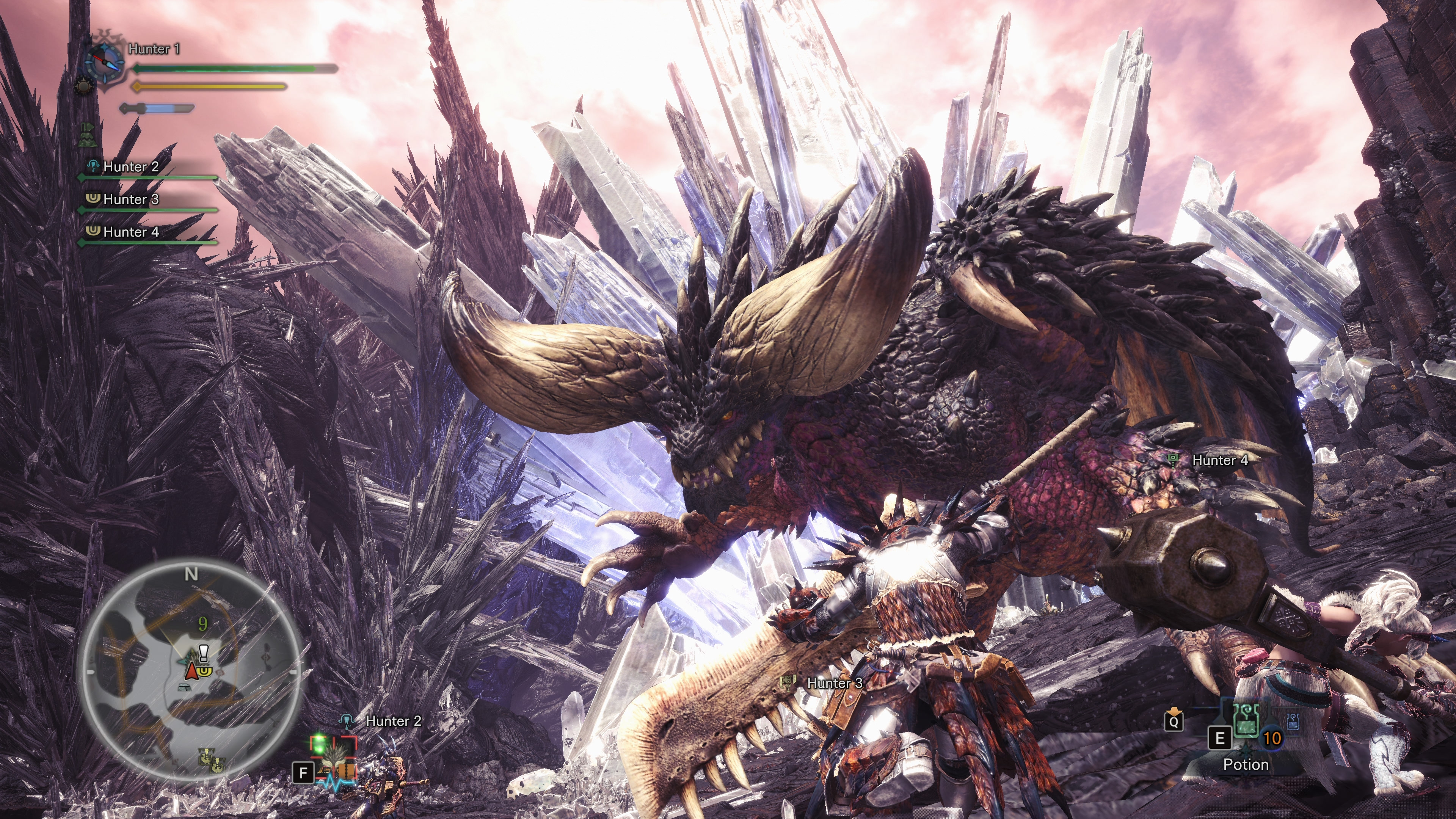Pick Hunter 4 in the party list

coord(130,232)
